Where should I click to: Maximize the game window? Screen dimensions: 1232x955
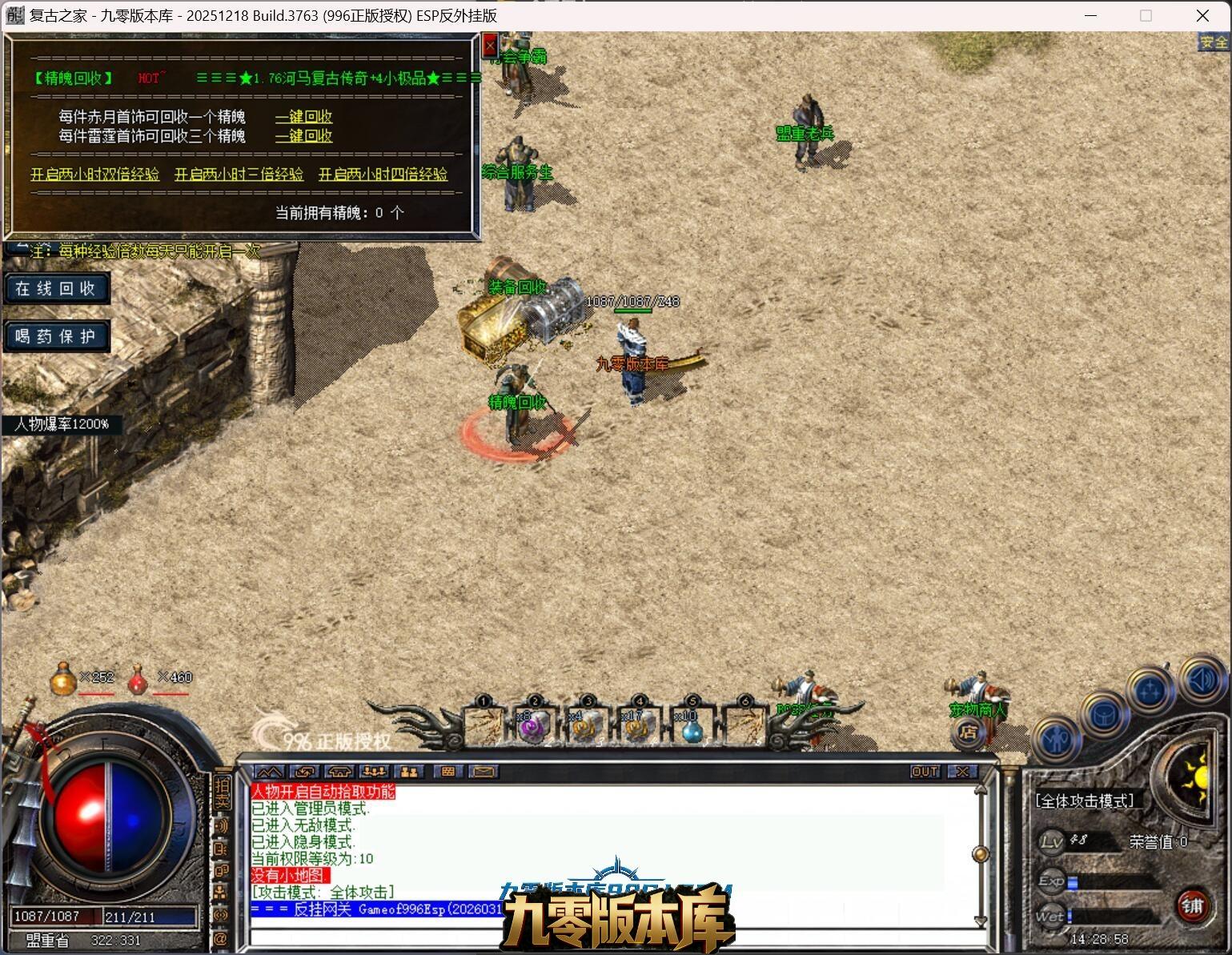(x=1146, y=15)
